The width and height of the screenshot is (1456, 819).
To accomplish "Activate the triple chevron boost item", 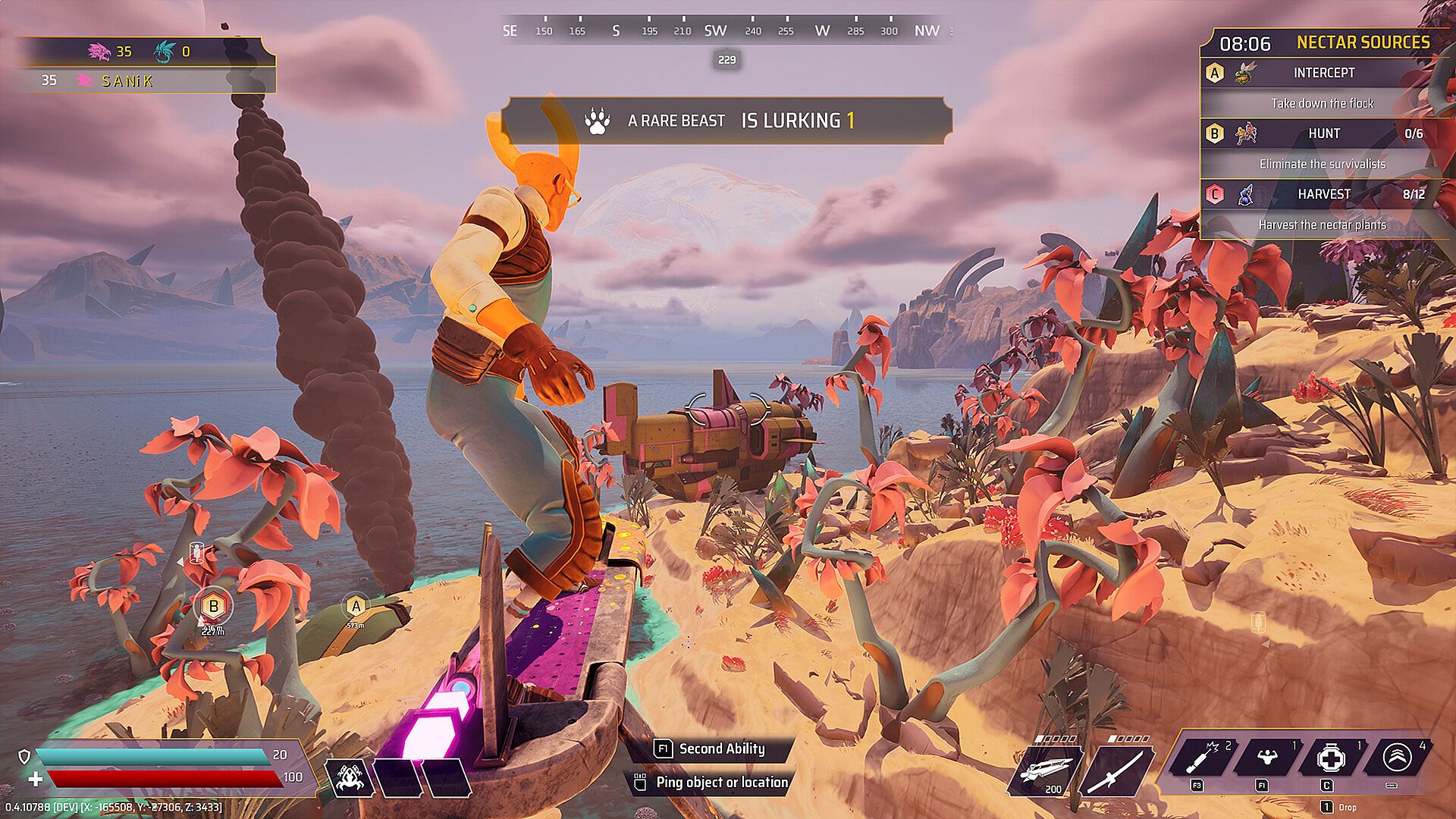I will click(x=1396, y=758).
